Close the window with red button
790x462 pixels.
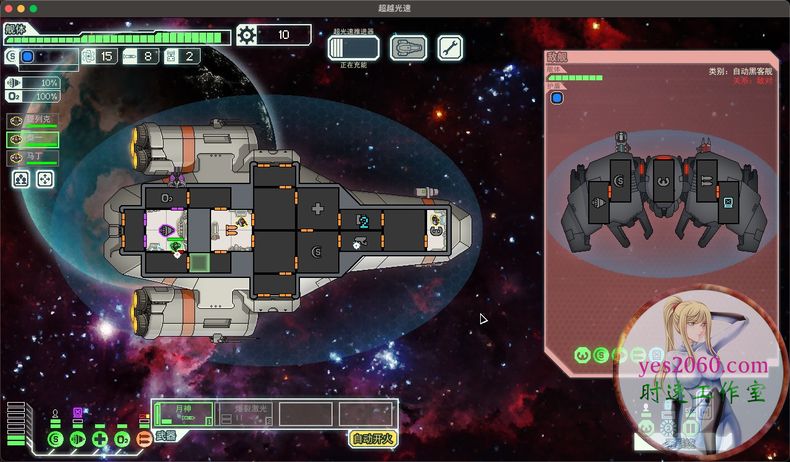pos(7,8)
